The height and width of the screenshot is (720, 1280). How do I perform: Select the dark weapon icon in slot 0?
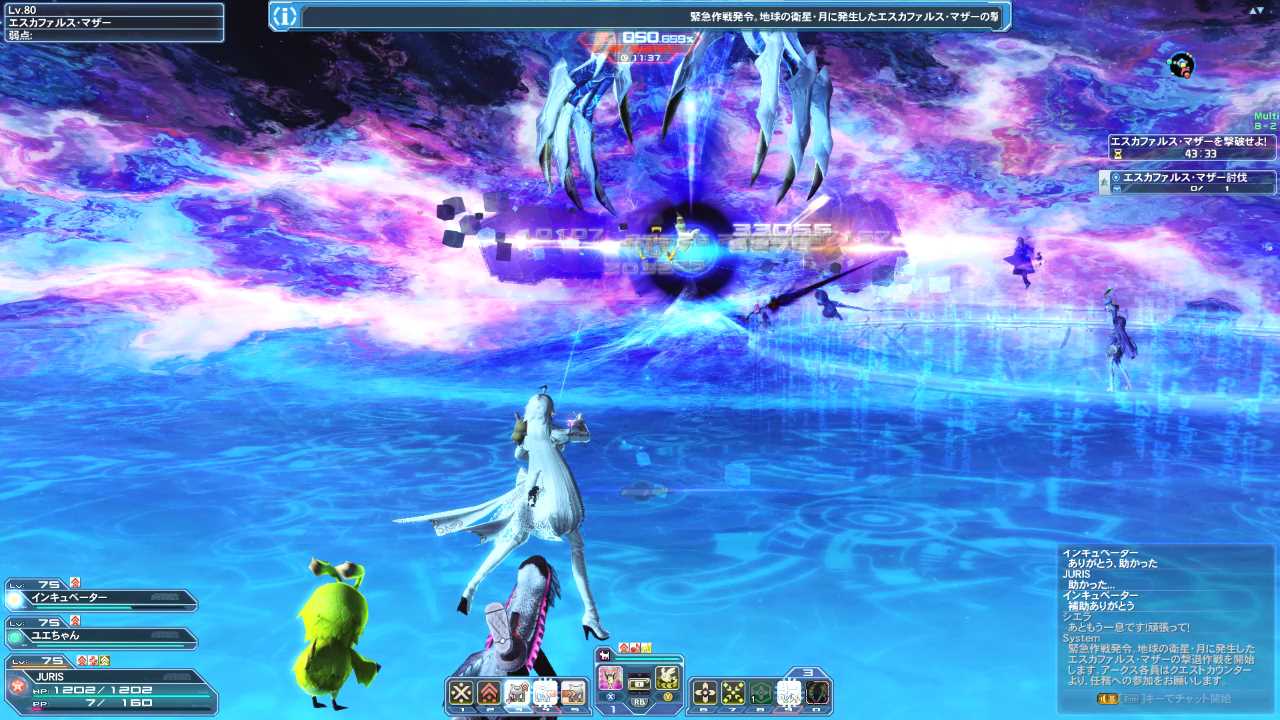(817, 690)
